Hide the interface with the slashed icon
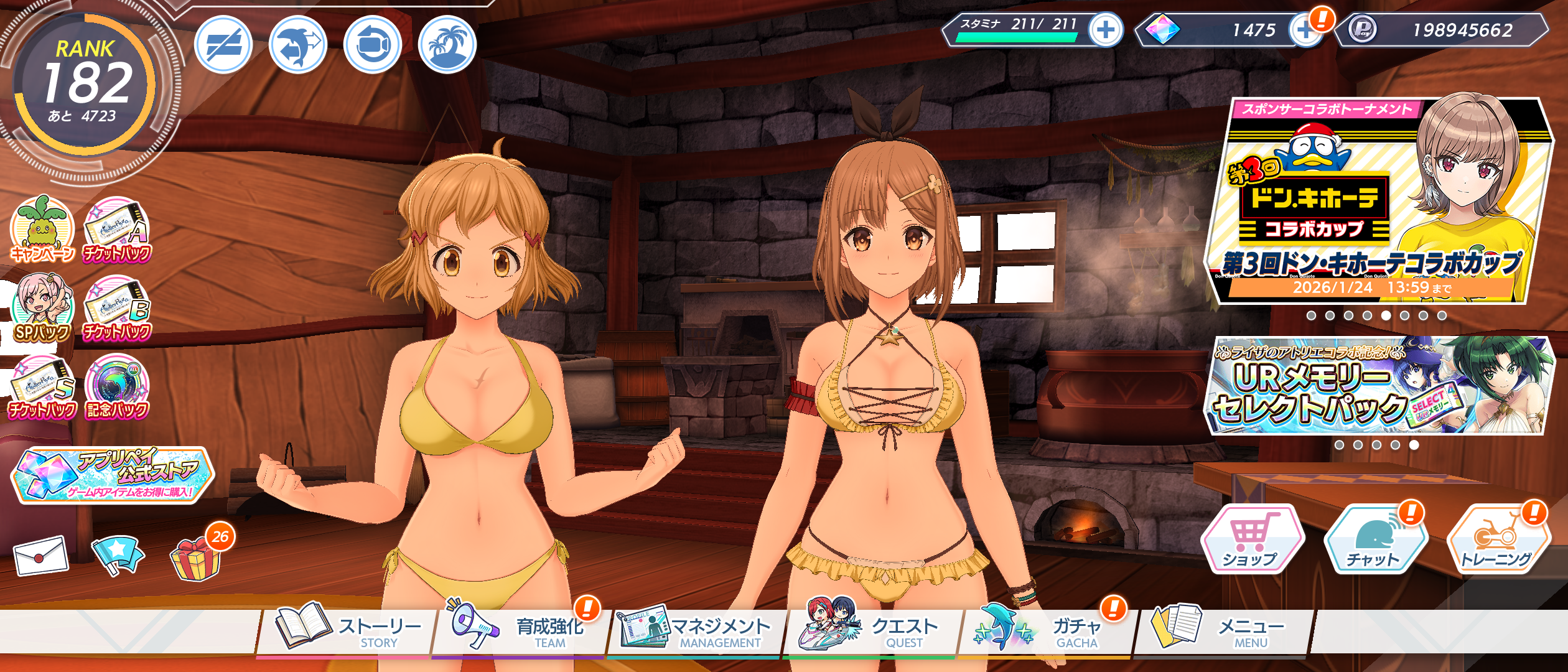Screen dimensions: 1568x672 coord(223,45)
